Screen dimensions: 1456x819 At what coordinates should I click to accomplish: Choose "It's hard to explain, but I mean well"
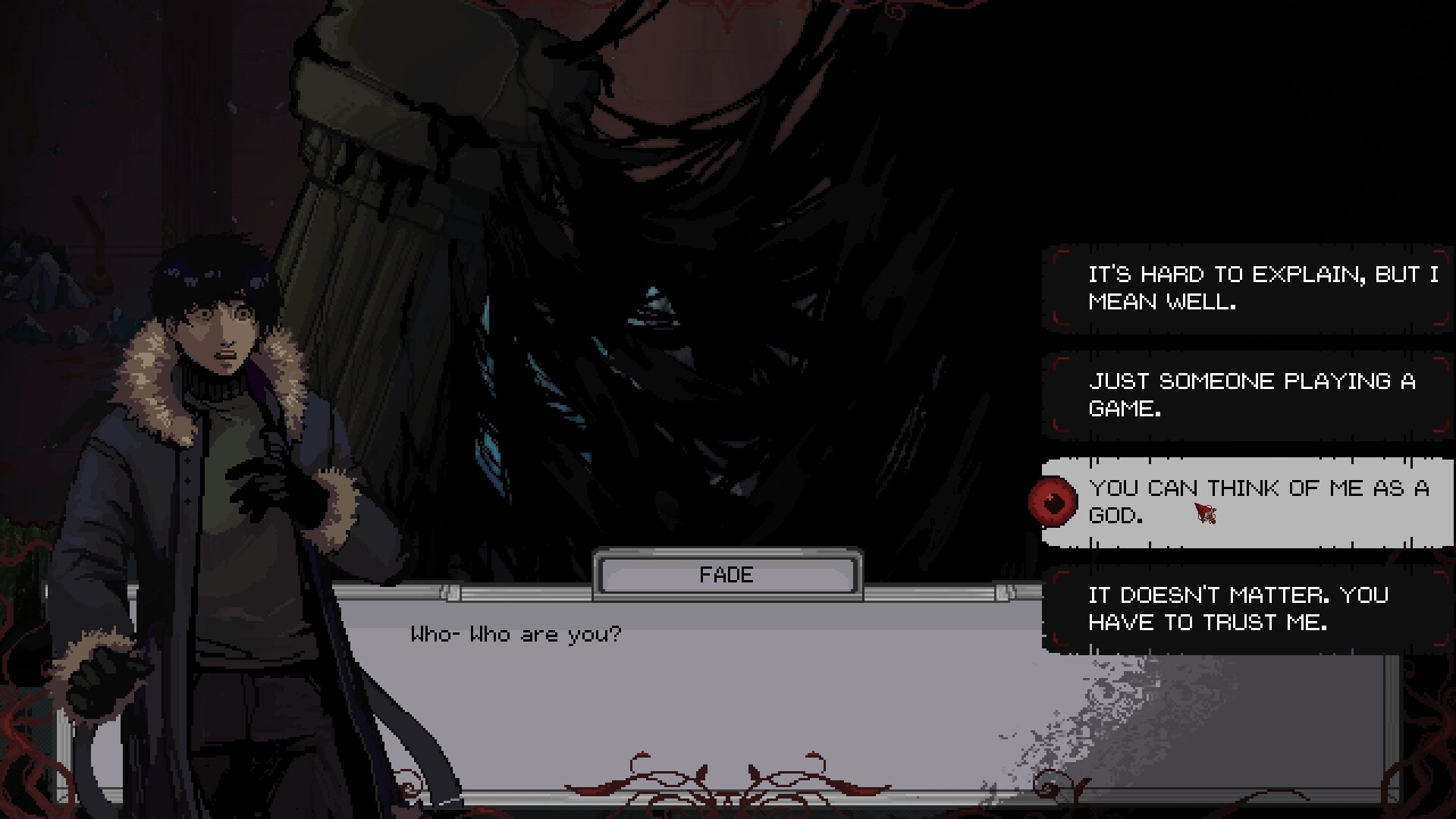tap(1247, 289)
